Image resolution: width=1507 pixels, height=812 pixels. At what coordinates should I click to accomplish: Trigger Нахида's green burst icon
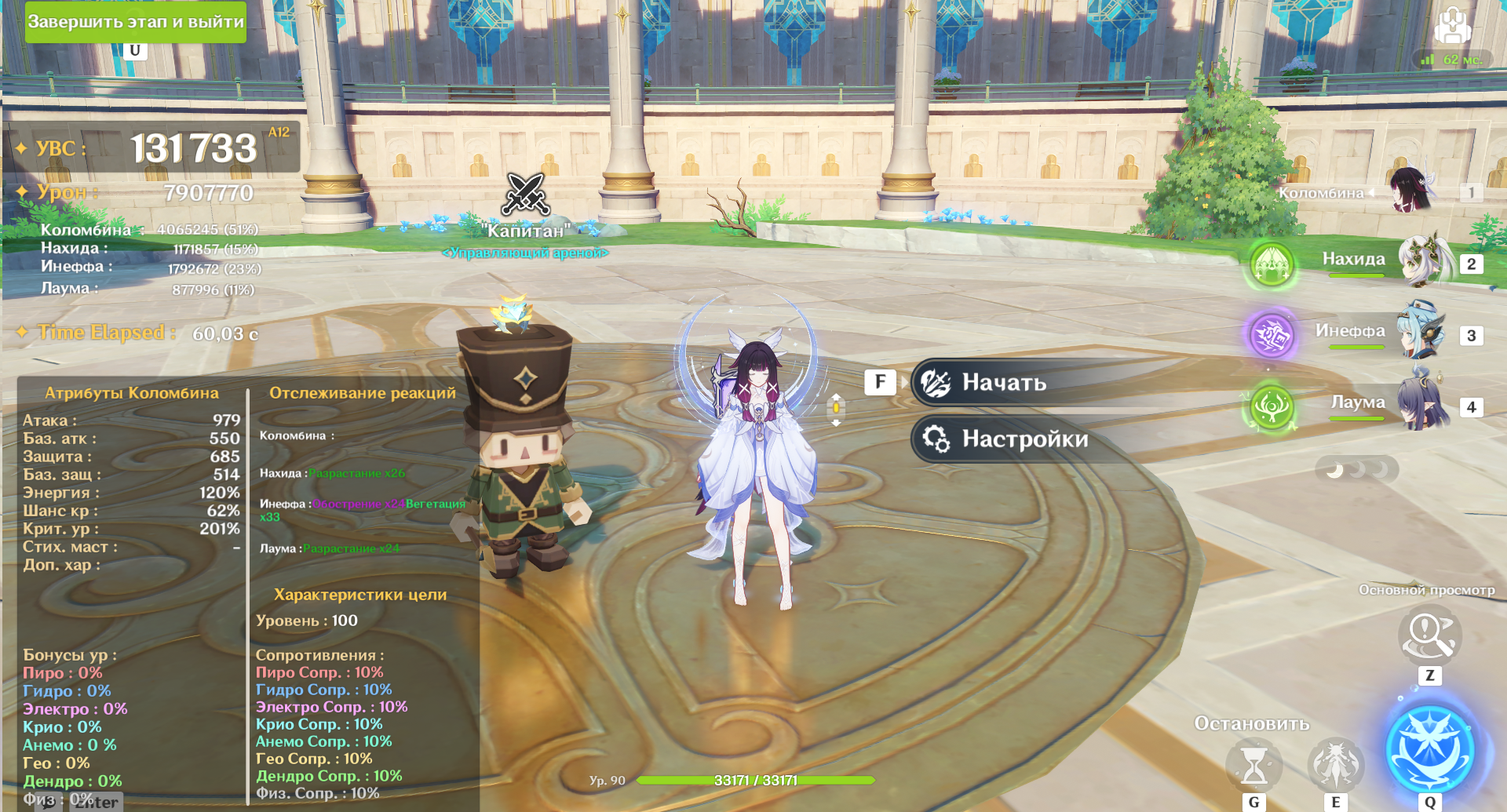(1272, 264)
